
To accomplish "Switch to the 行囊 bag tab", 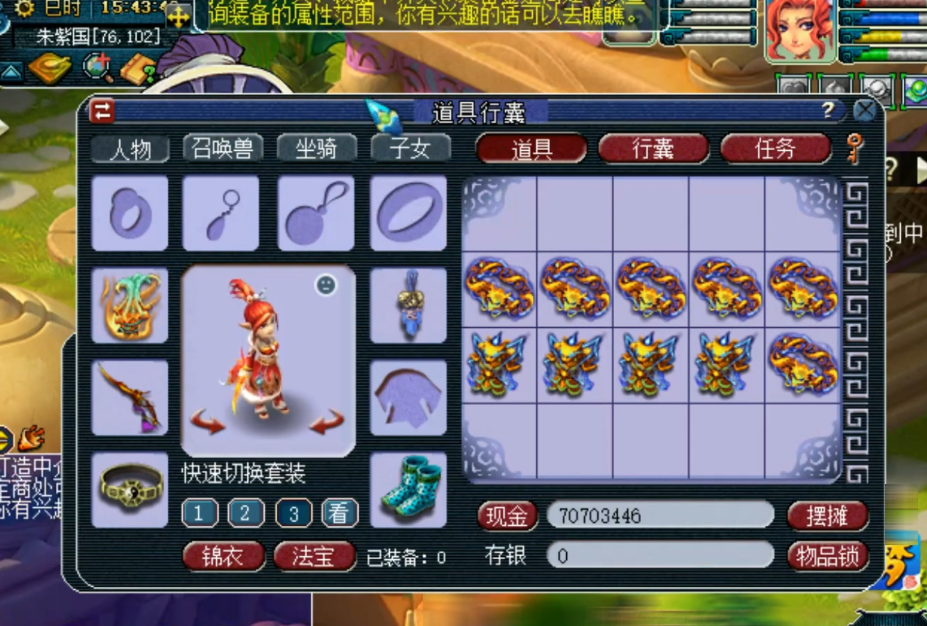I will [x=653, y=149].
